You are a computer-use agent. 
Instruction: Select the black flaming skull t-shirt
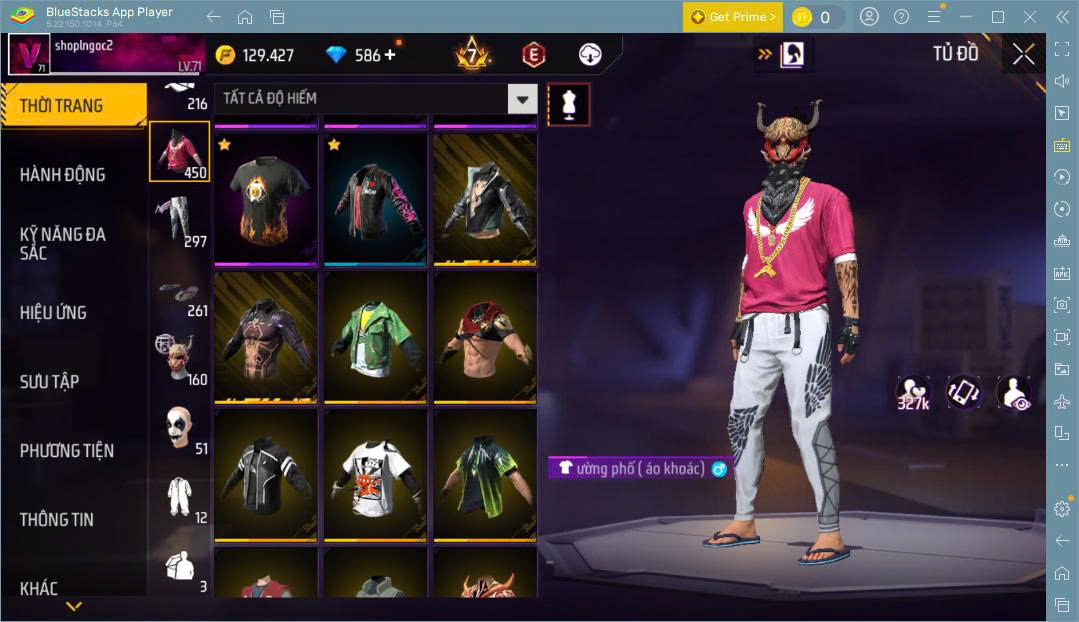(x=265, y=199)
